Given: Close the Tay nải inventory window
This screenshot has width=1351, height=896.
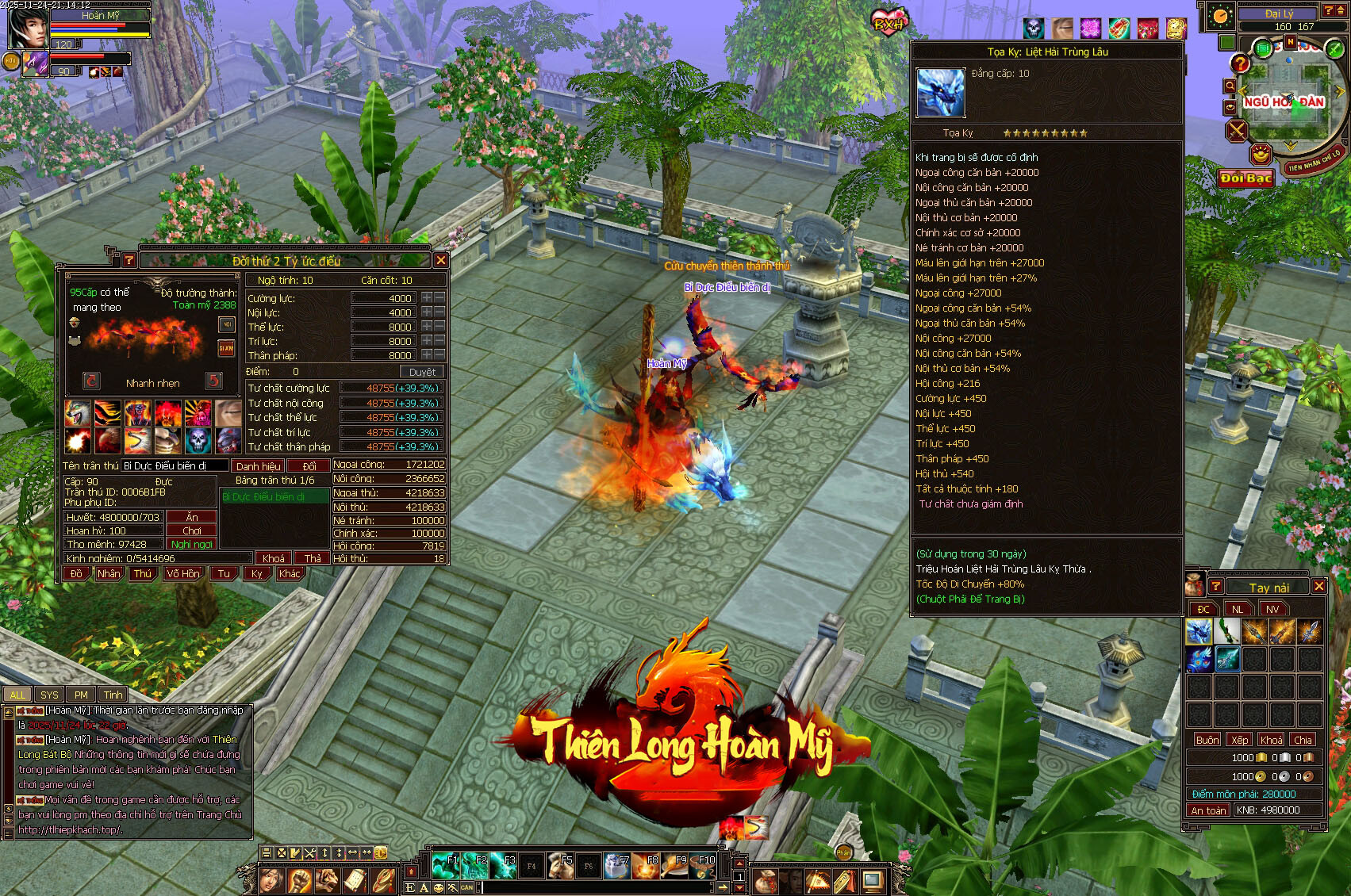Looking at the screenshot, I should tap(1318, 586).
